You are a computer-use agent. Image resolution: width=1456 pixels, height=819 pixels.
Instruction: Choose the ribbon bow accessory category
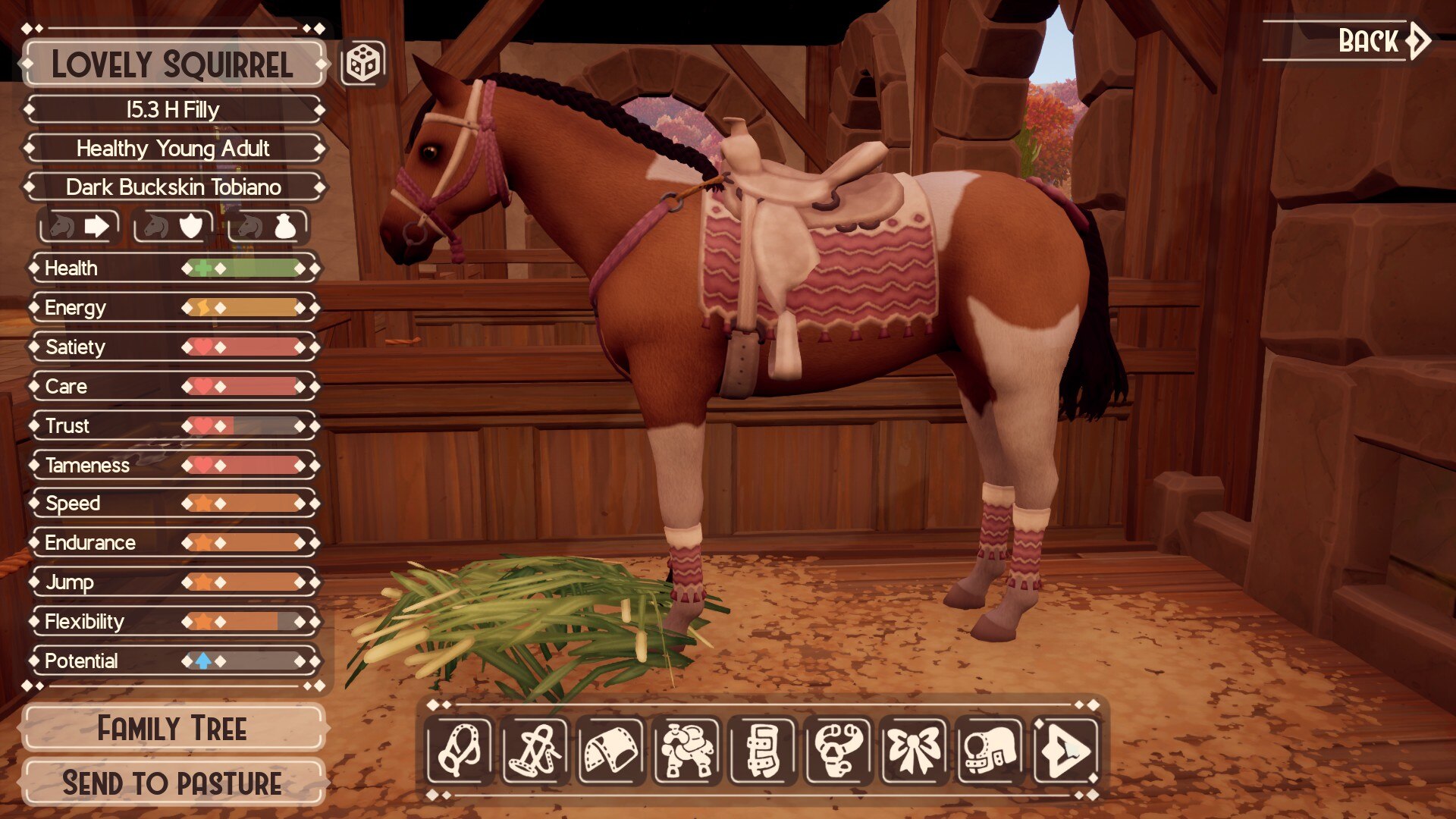click(915, 751)
